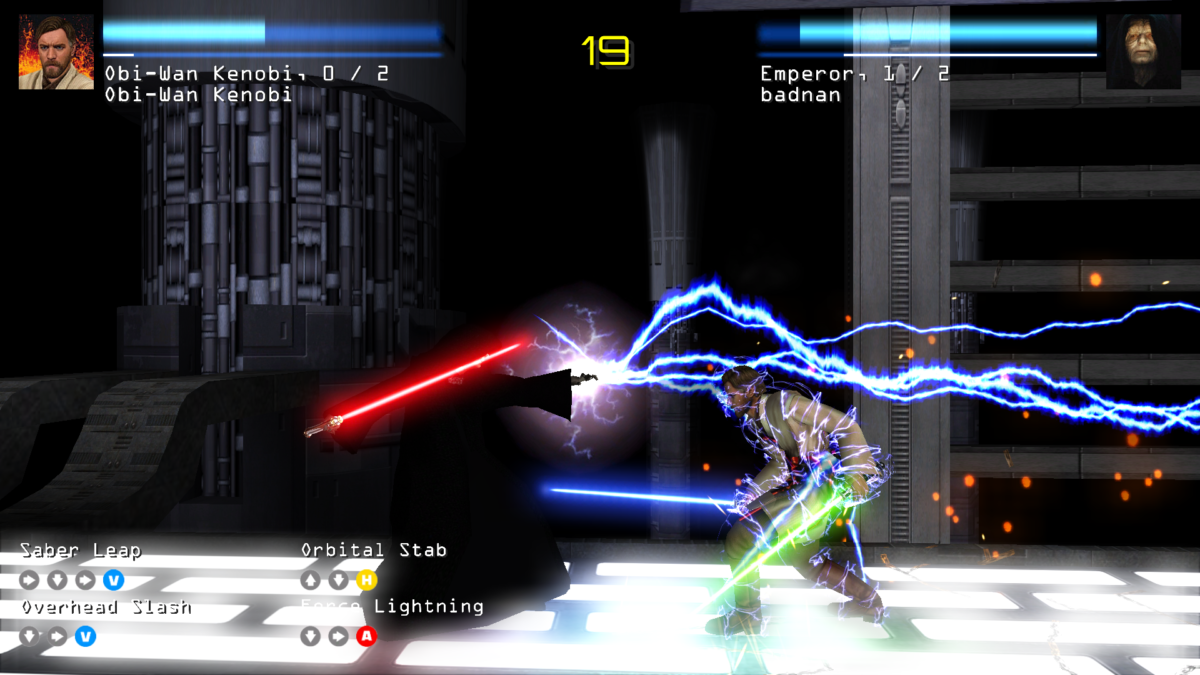
Task: Choose the Orbital Stab move entry
Action: pyautogui.click(x=374, y=550)
